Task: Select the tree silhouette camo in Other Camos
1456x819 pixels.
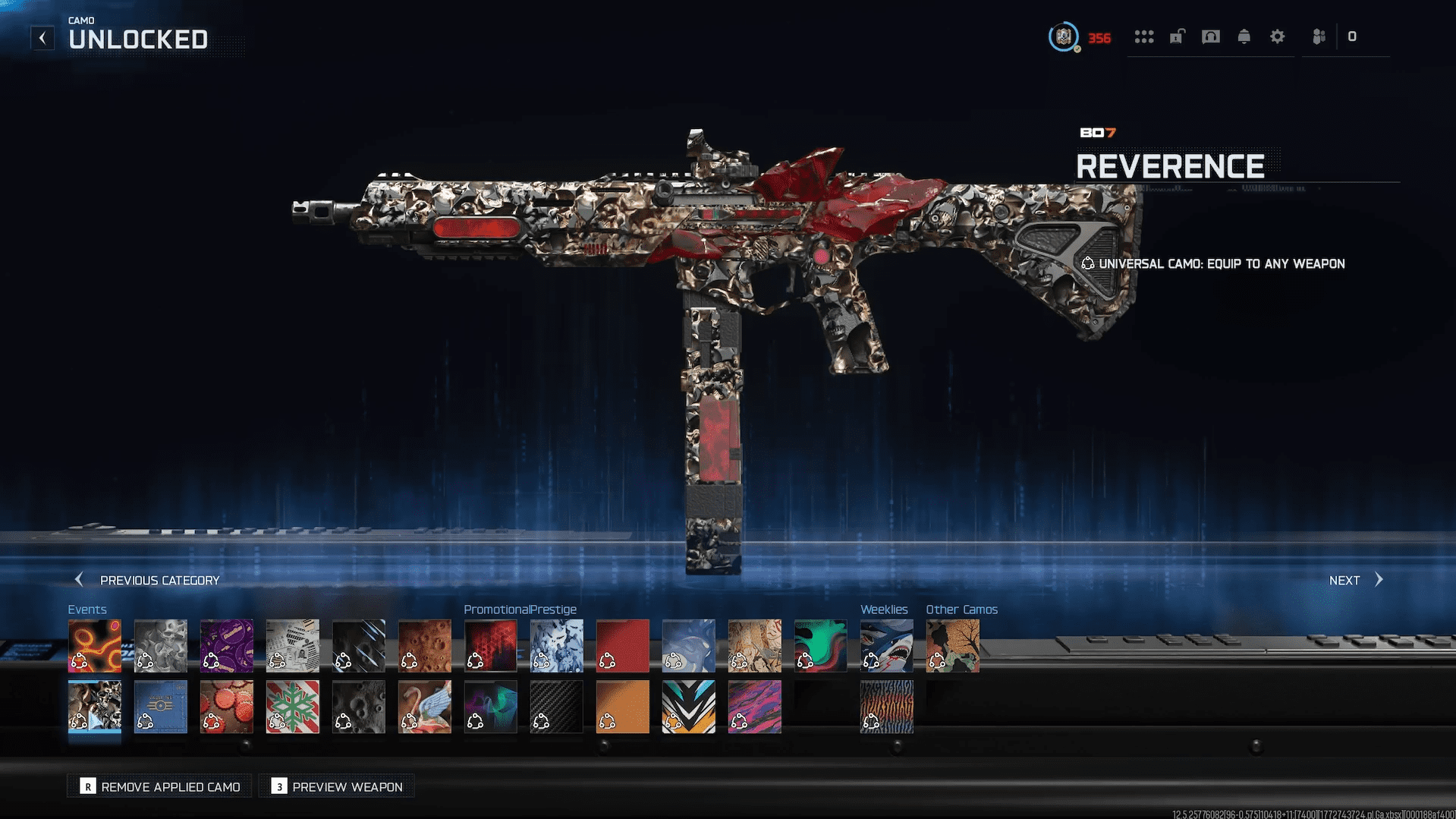Action: (x=952, y=646)
